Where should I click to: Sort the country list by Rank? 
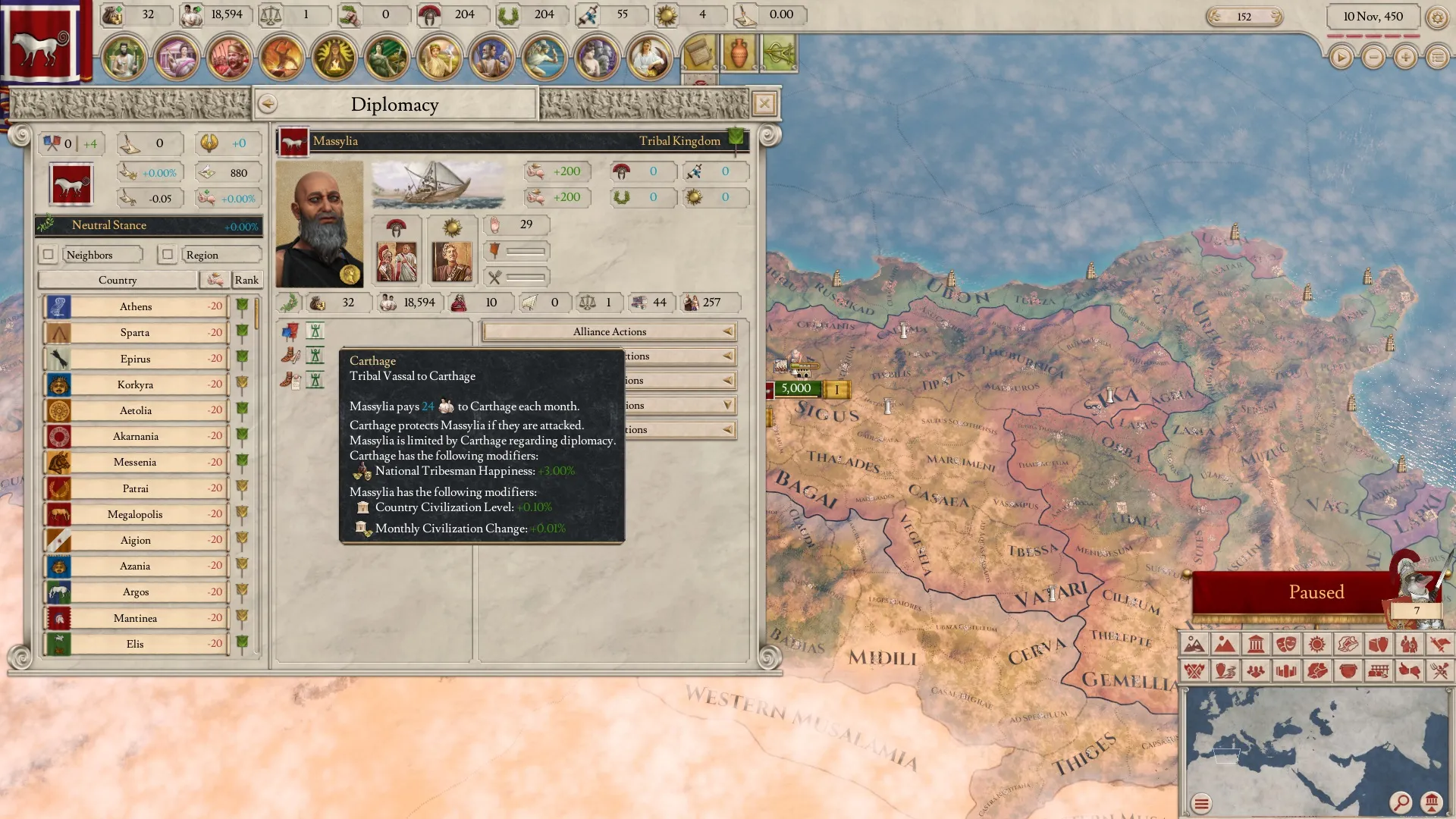(x=246, y=280)
